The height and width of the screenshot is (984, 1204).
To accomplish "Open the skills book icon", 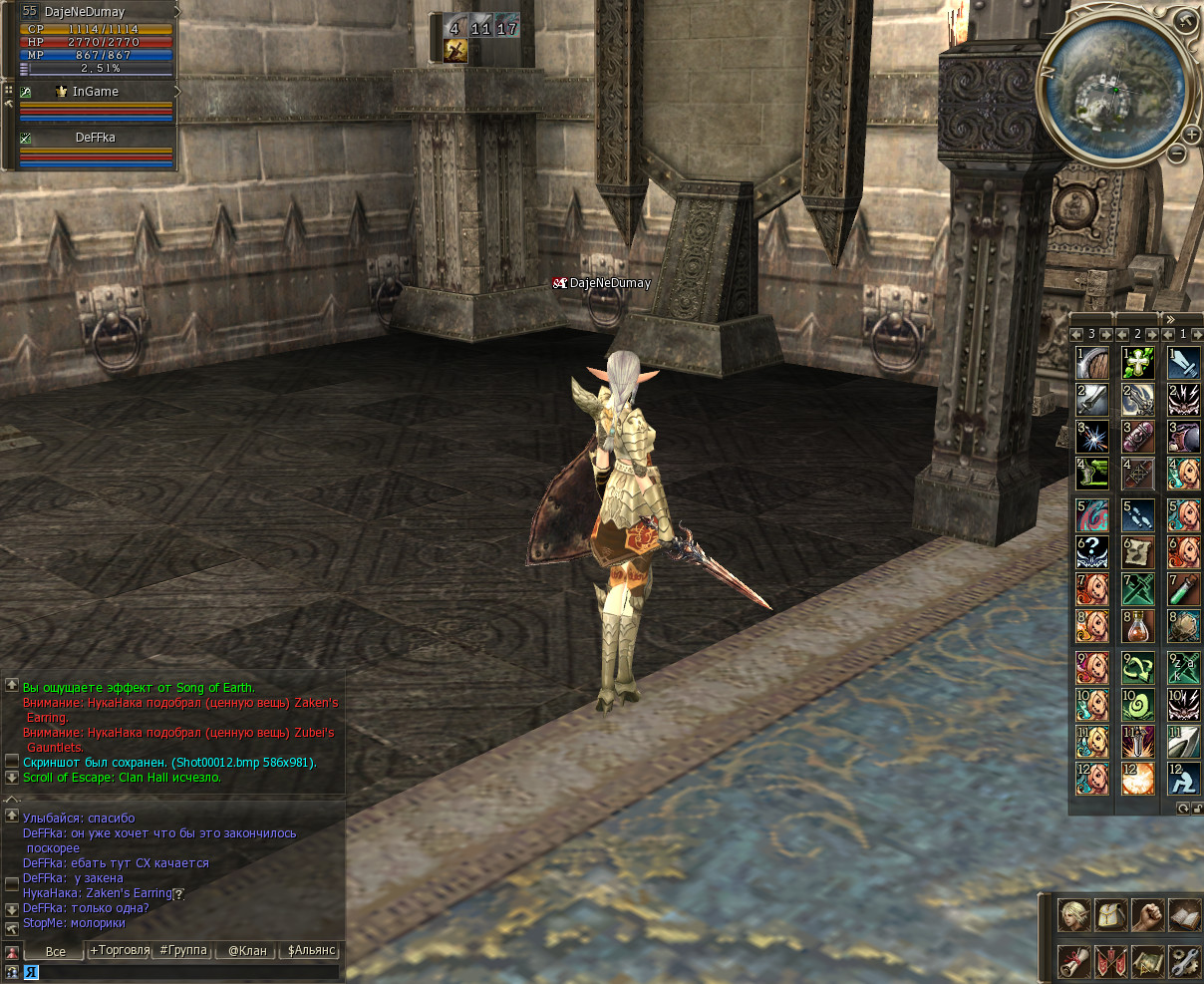I will (x=1184, y=915).
